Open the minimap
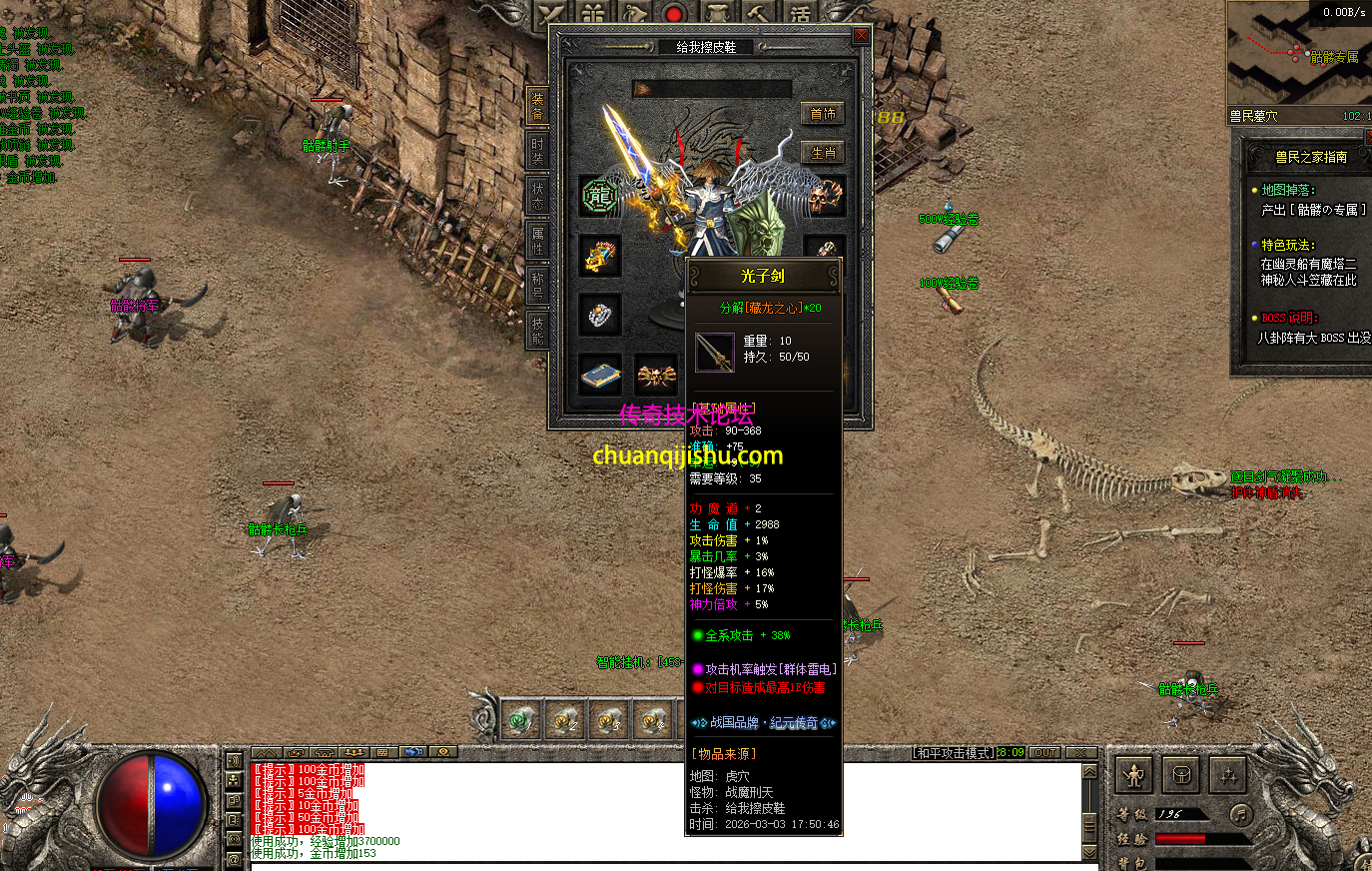Image resolution: width=1372 pixels, height=871 pixels. pos(1296,55)
